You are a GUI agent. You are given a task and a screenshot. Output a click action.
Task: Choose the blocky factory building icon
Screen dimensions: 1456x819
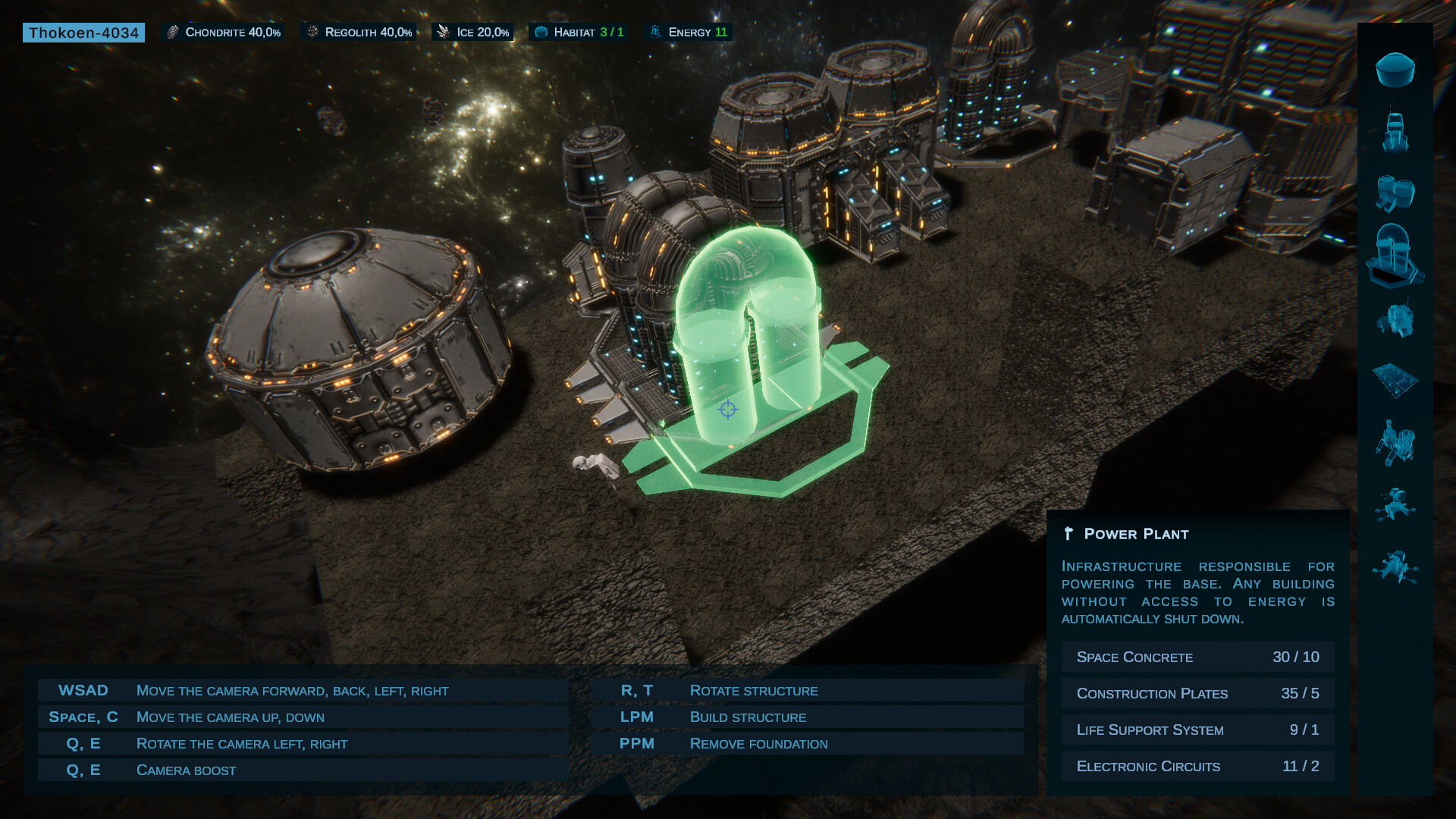coord(1395,319)
